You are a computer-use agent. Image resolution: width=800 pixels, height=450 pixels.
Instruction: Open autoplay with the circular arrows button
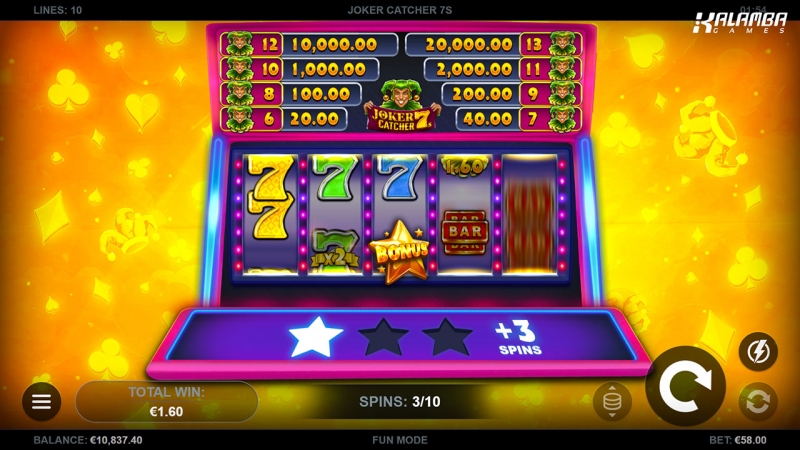pos(758,402)
